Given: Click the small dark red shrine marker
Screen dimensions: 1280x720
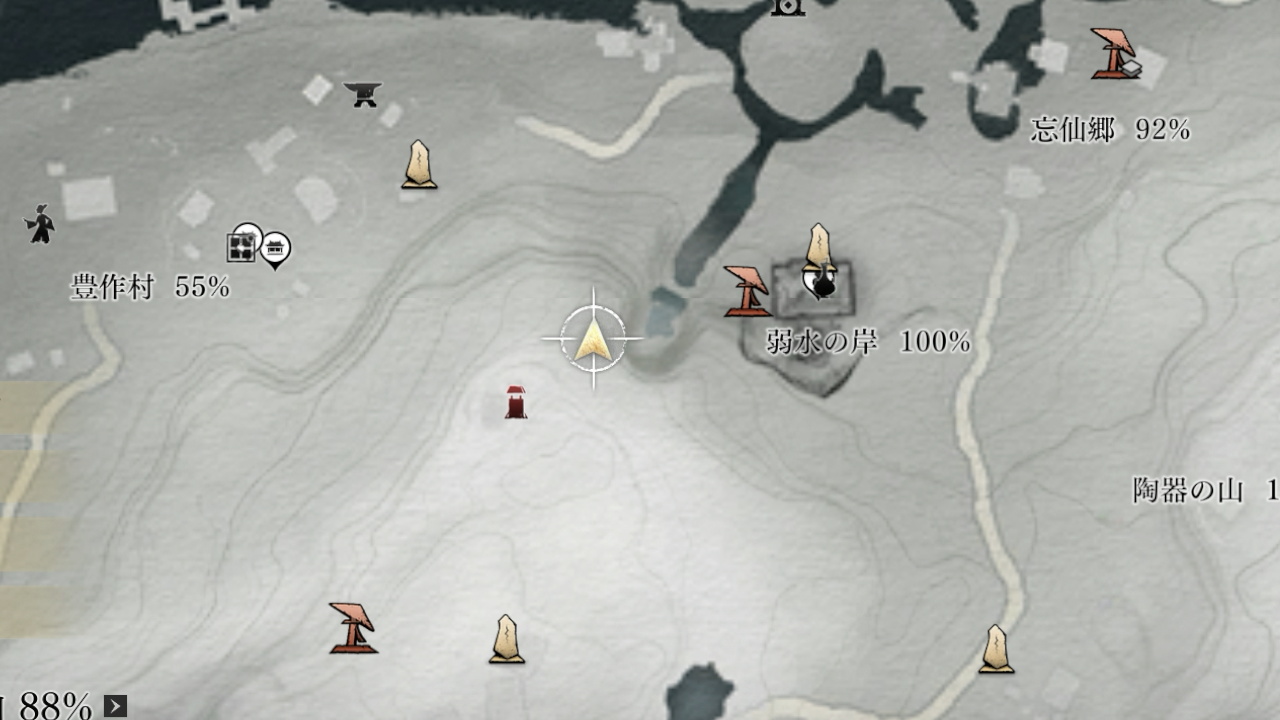Looking at the screenshot, I should pyautogui.click(x=516, y=402).
